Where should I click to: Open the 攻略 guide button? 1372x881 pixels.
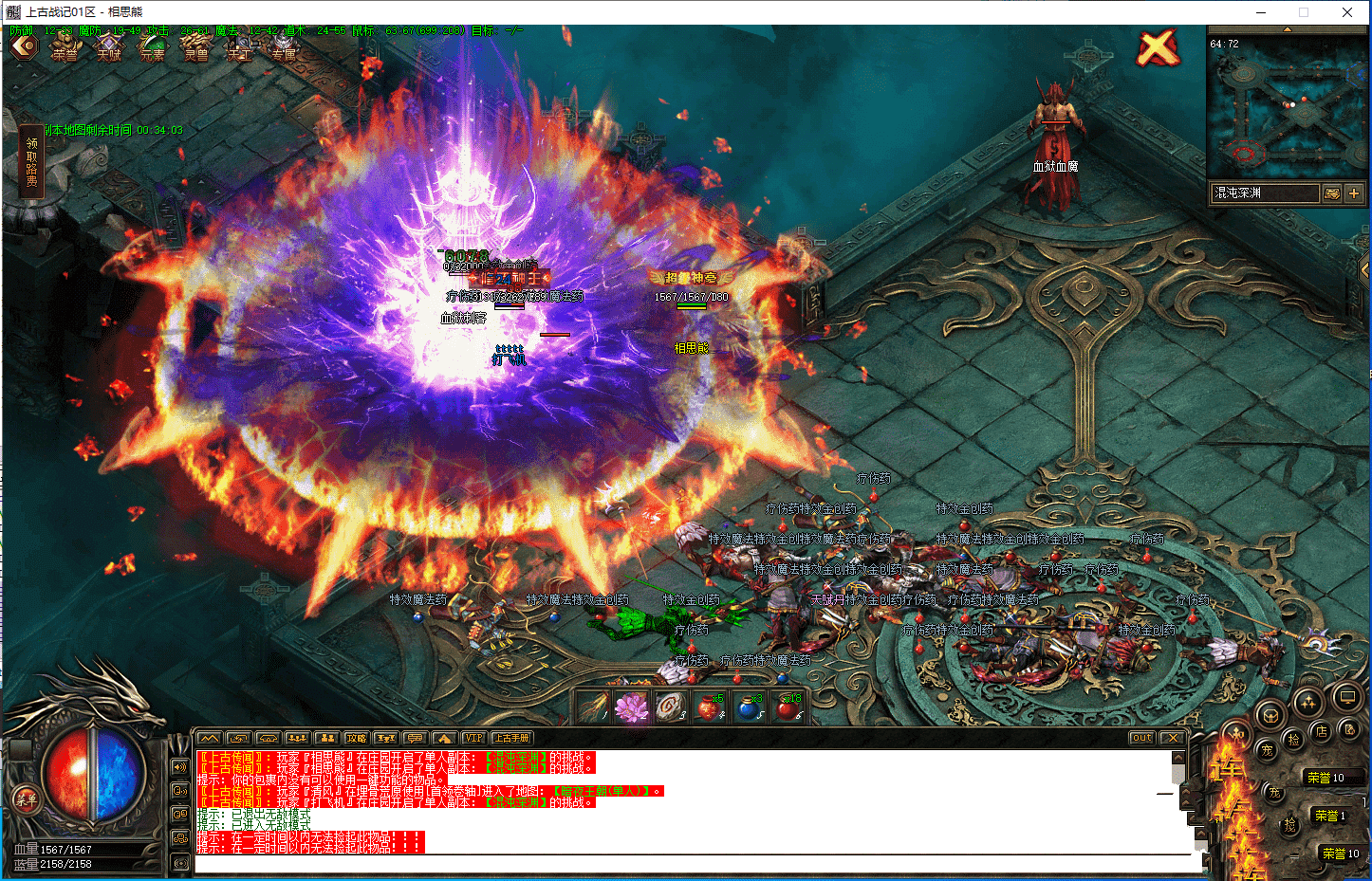356,738
